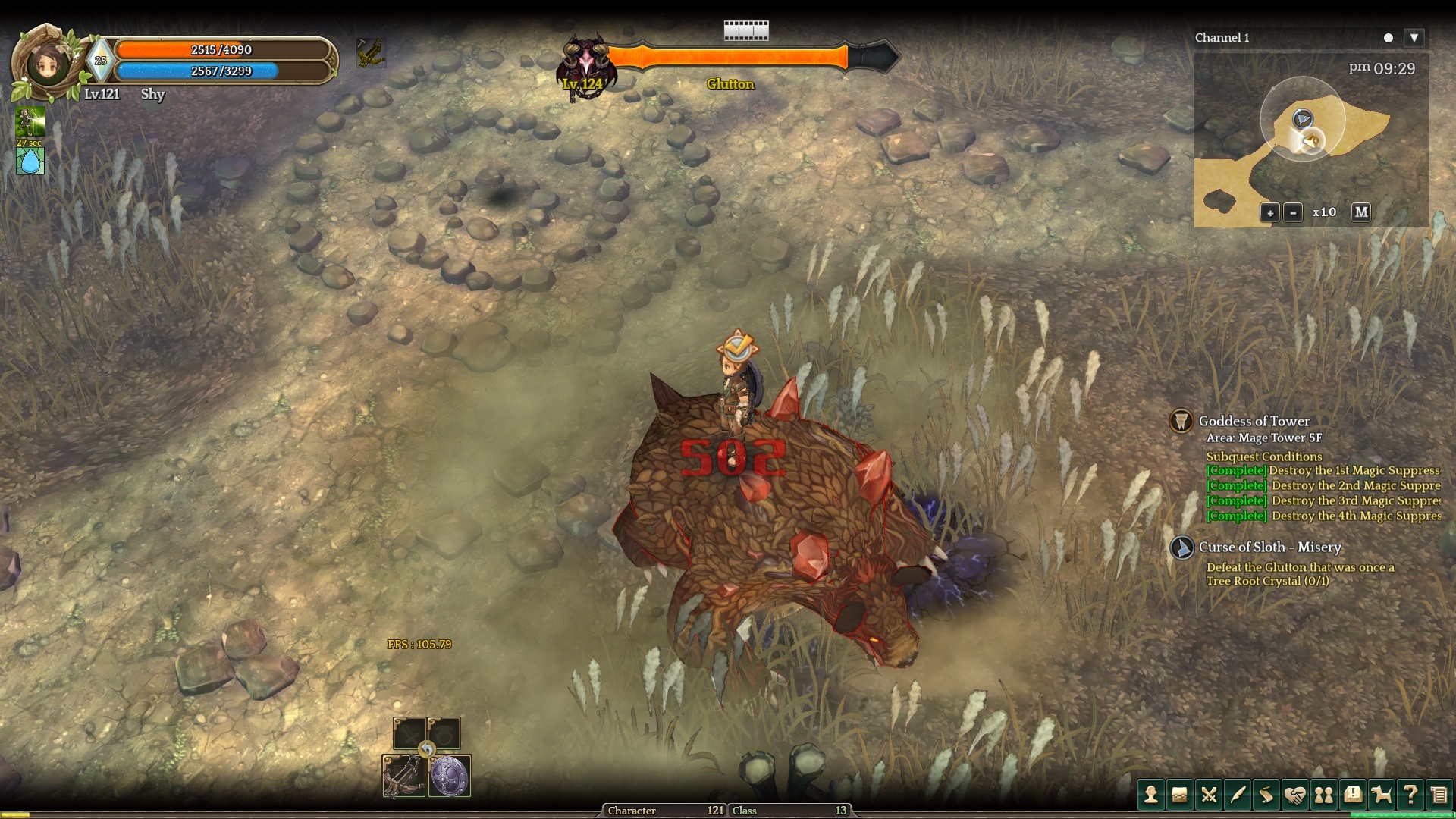Open the two-figures party menu icon

pyautogui.click(x=1324, y=795)
